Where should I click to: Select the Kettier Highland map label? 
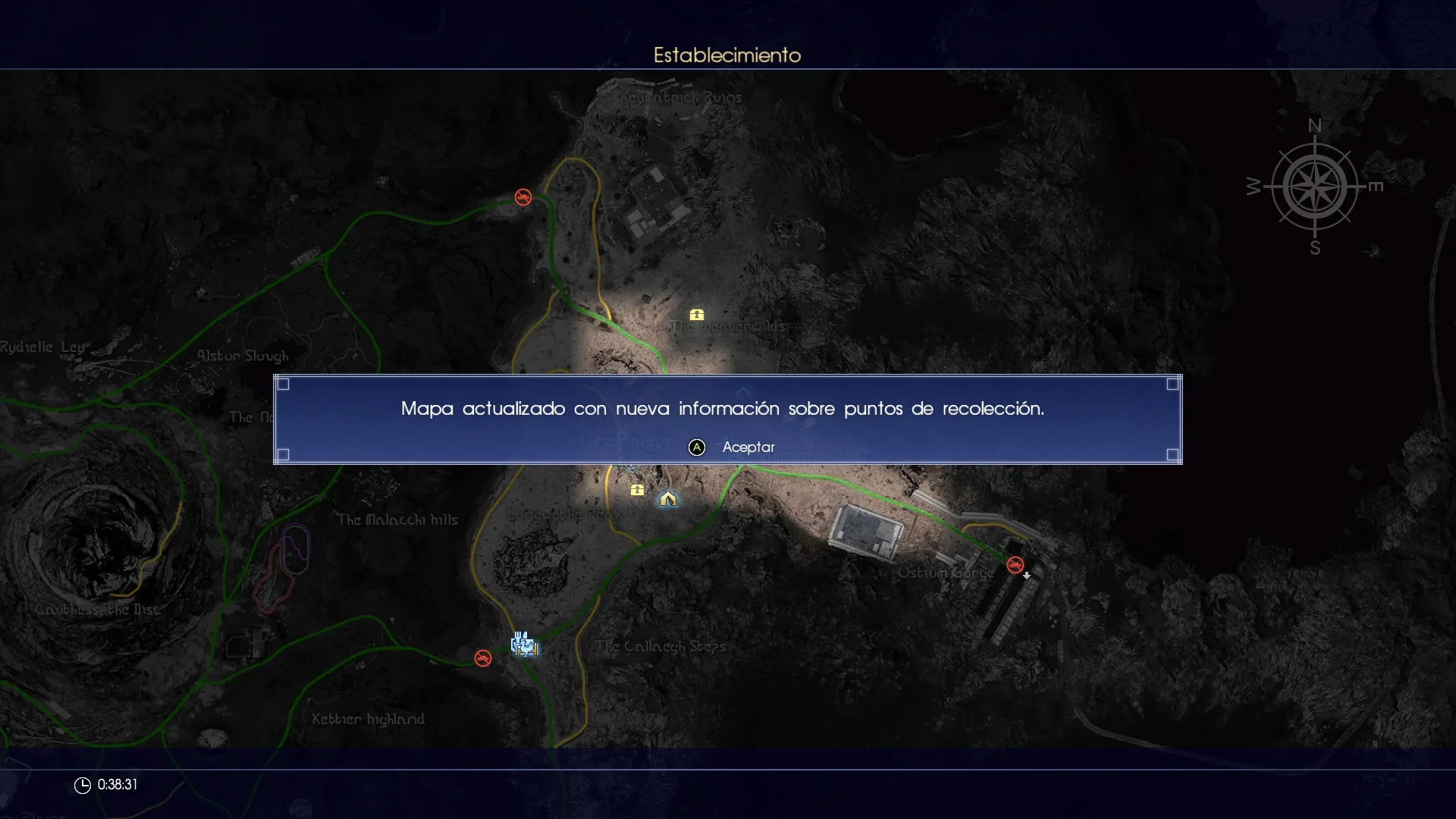point(369,718)
